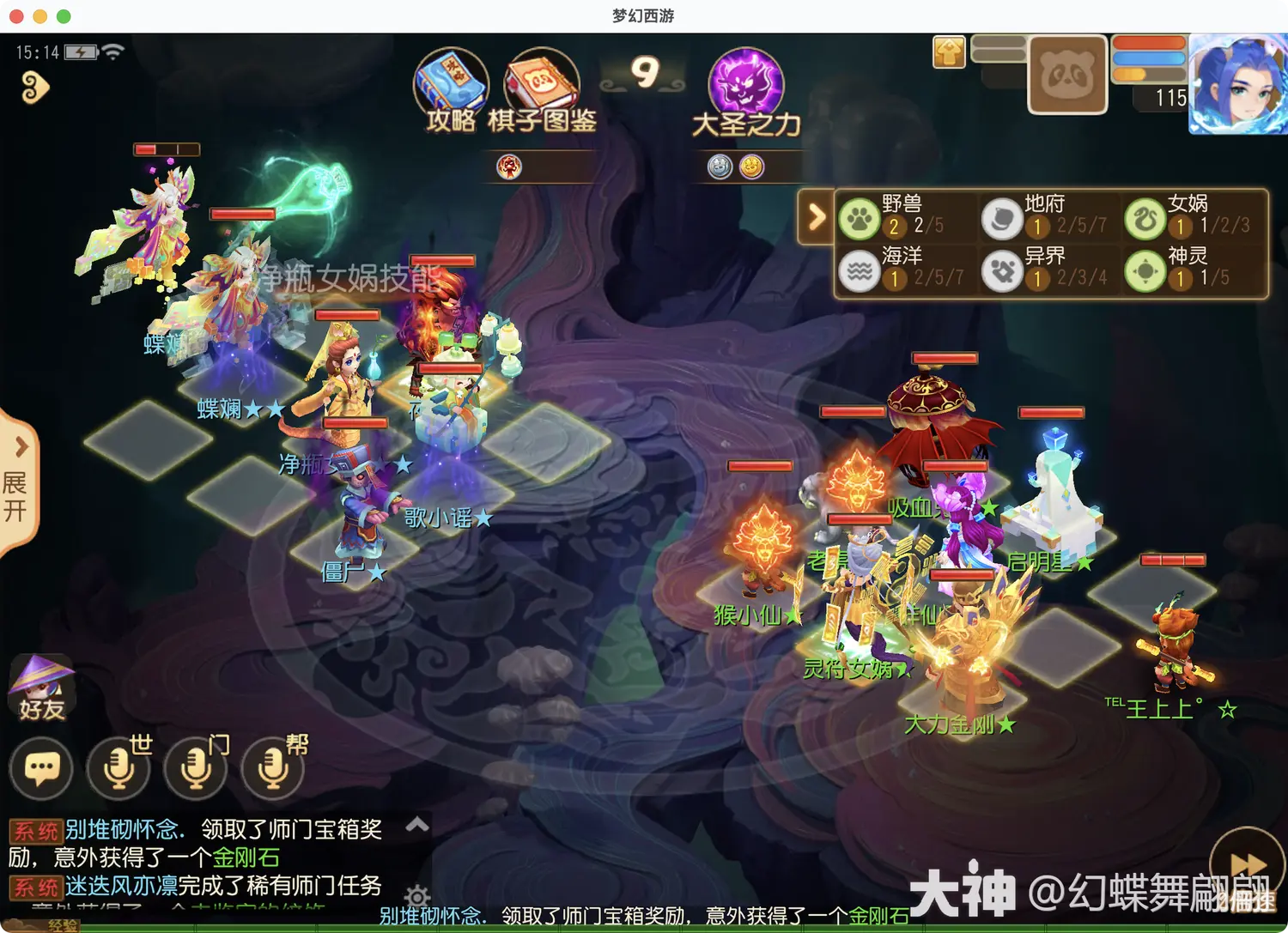Screen dimensions: 1288x933
Task: Open the chat bubble panel
Action: pos(41,768)
